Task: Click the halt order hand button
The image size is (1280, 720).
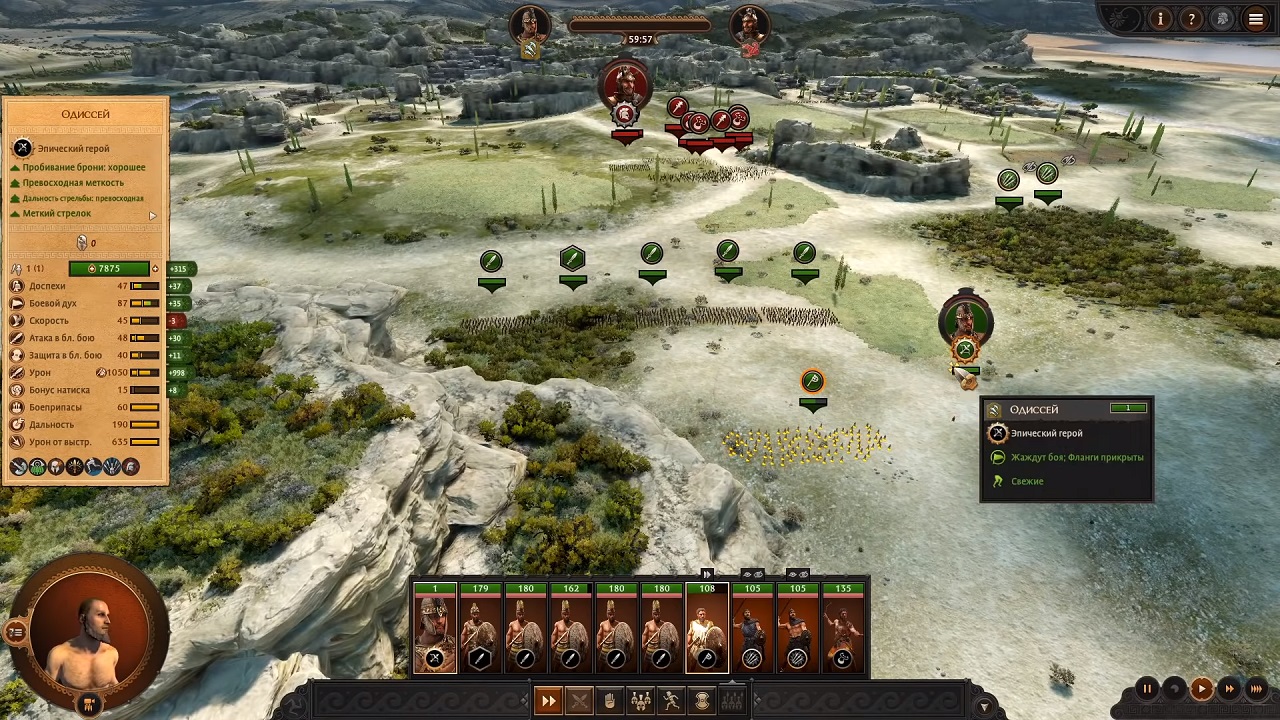Action: 610,701
